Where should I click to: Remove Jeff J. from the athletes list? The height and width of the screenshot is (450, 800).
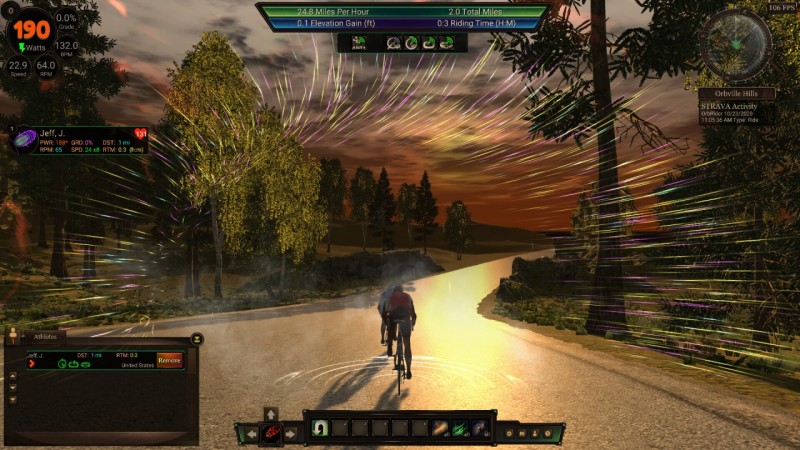169,360
